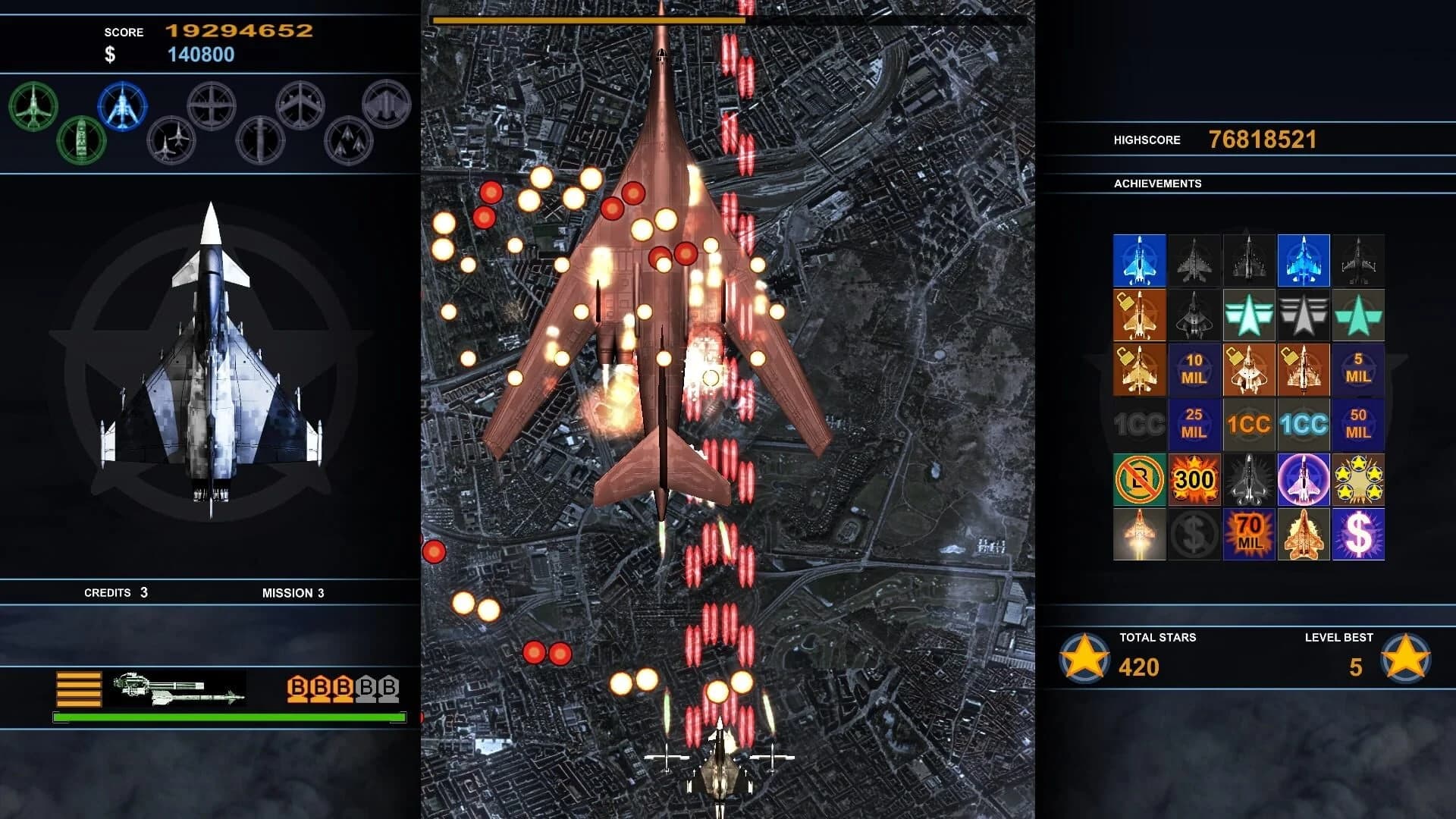
Task: Pick the triple stealth fighters boss icon
Action: click(349, 140)
